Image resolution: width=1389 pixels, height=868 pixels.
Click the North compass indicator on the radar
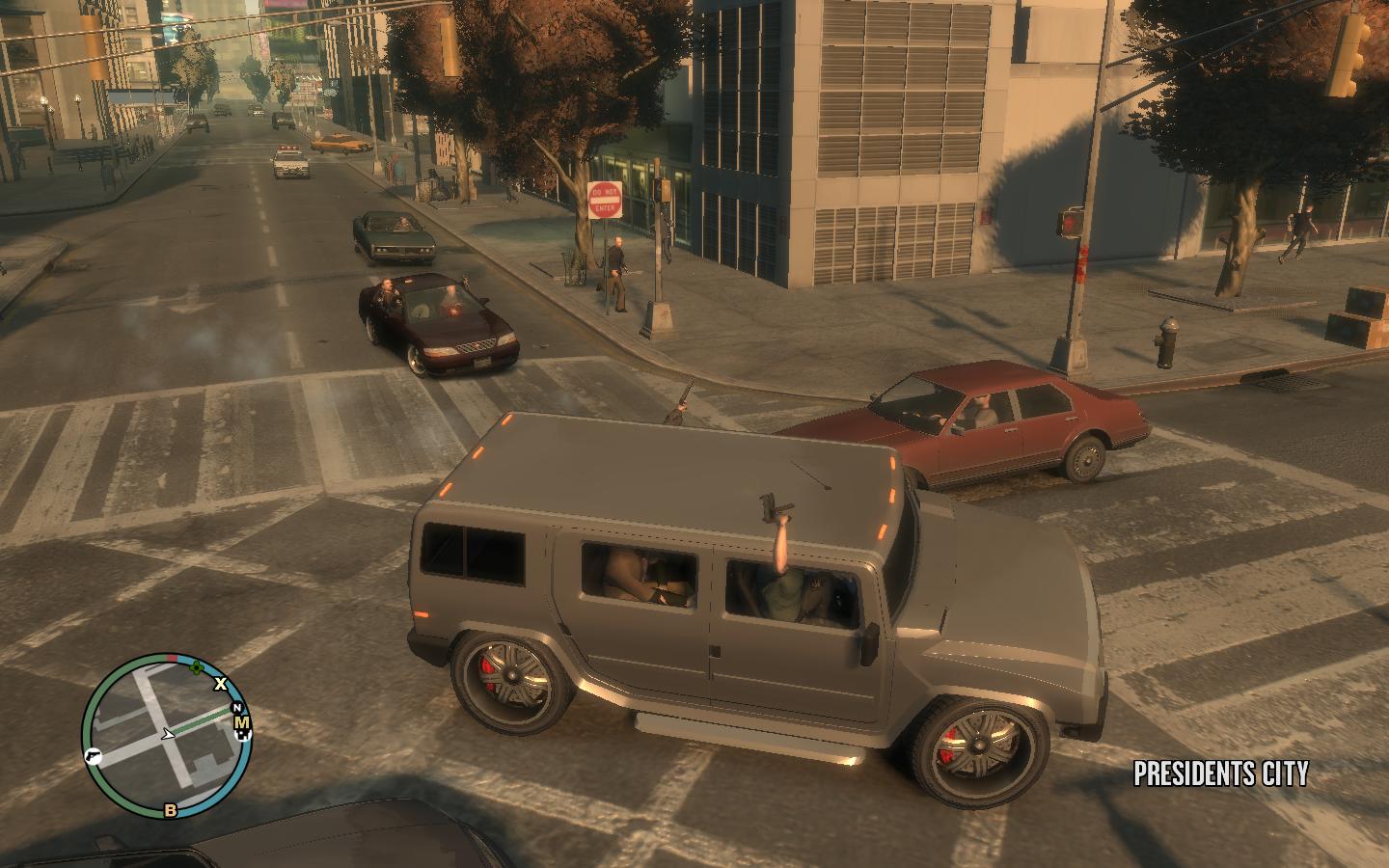click(x=237, y=708)
